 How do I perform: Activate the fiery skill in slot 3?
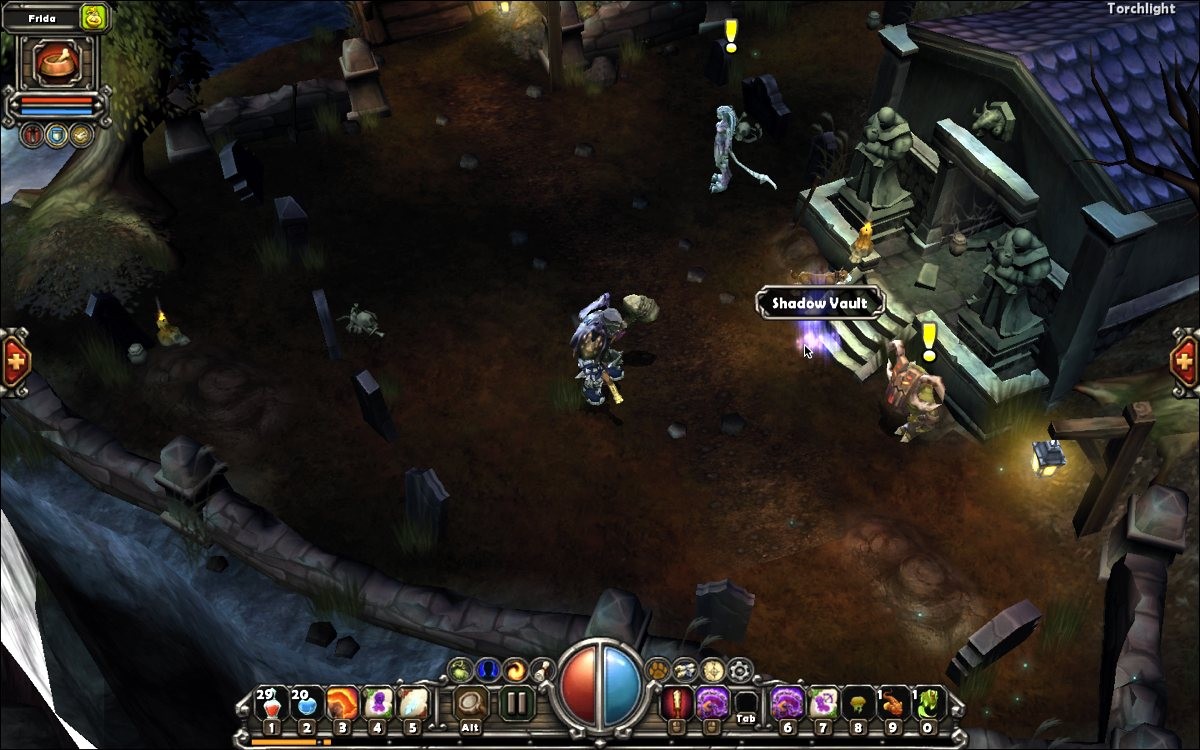342,703
